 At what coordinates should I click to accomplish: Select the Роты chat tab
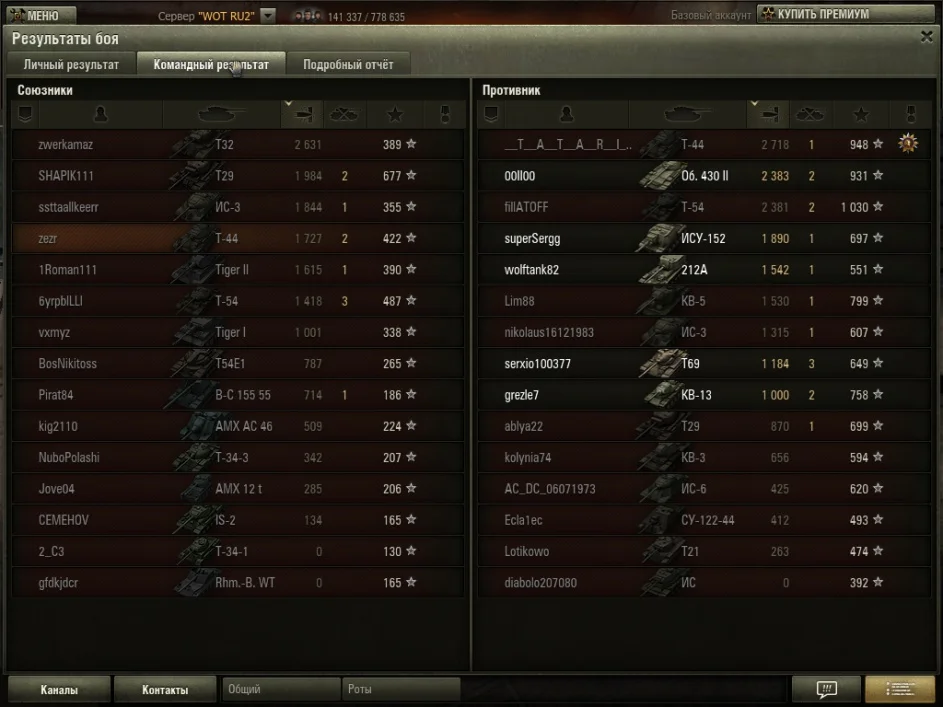pyautogui.click(x=400, y=689)
